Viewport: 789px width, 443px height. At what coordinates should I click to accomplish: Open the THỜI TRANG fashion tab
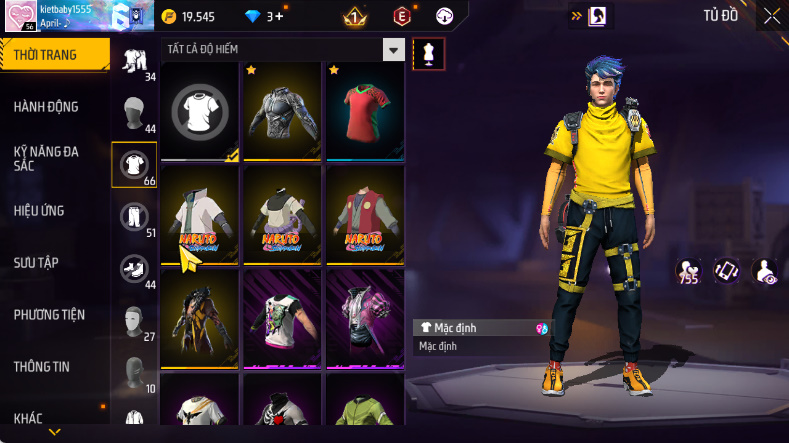(x=46, y=55)
